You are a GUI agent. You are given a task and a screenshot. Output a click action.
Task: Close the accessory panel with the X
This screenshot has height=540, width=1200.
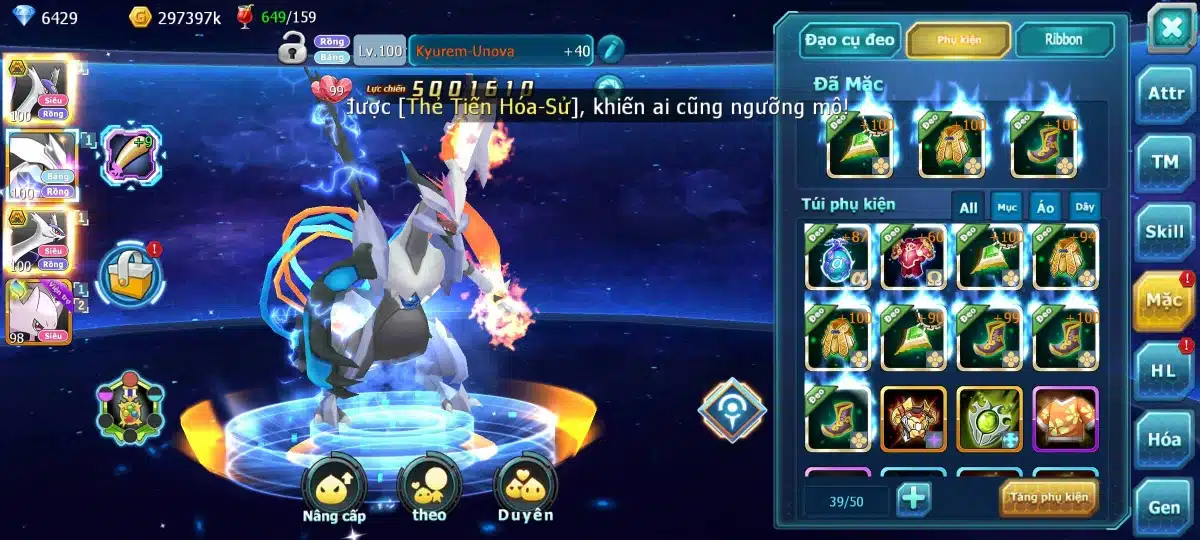(1169, 27)
